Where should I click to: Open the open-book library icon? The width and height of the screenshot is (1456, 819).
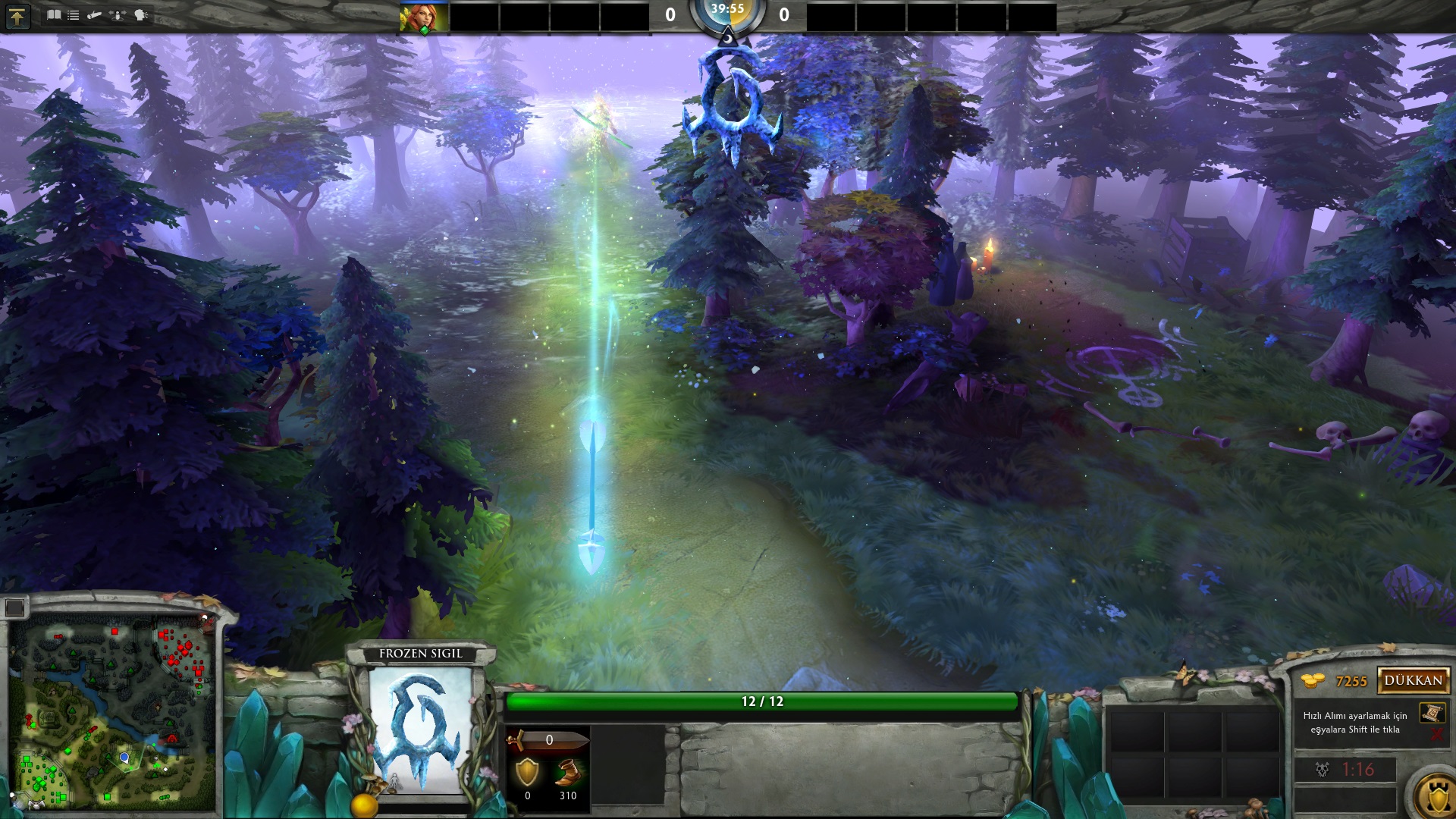[54, 14]
